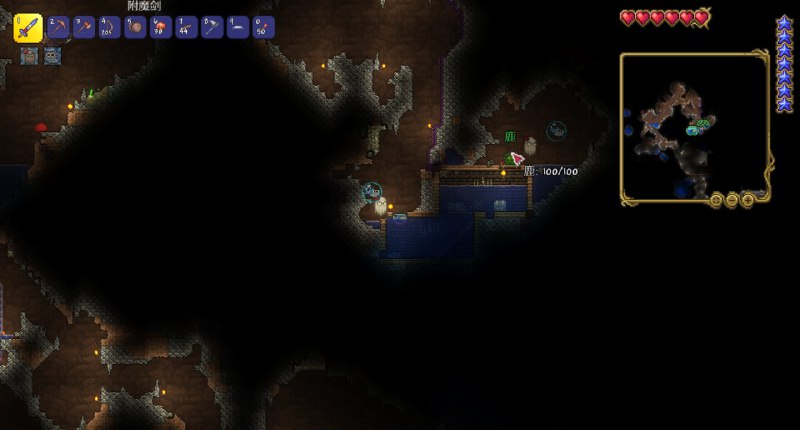800x430 pixels.
Task: Select the last hotbar slot with 50 items
Action: (x=263, y=28)
